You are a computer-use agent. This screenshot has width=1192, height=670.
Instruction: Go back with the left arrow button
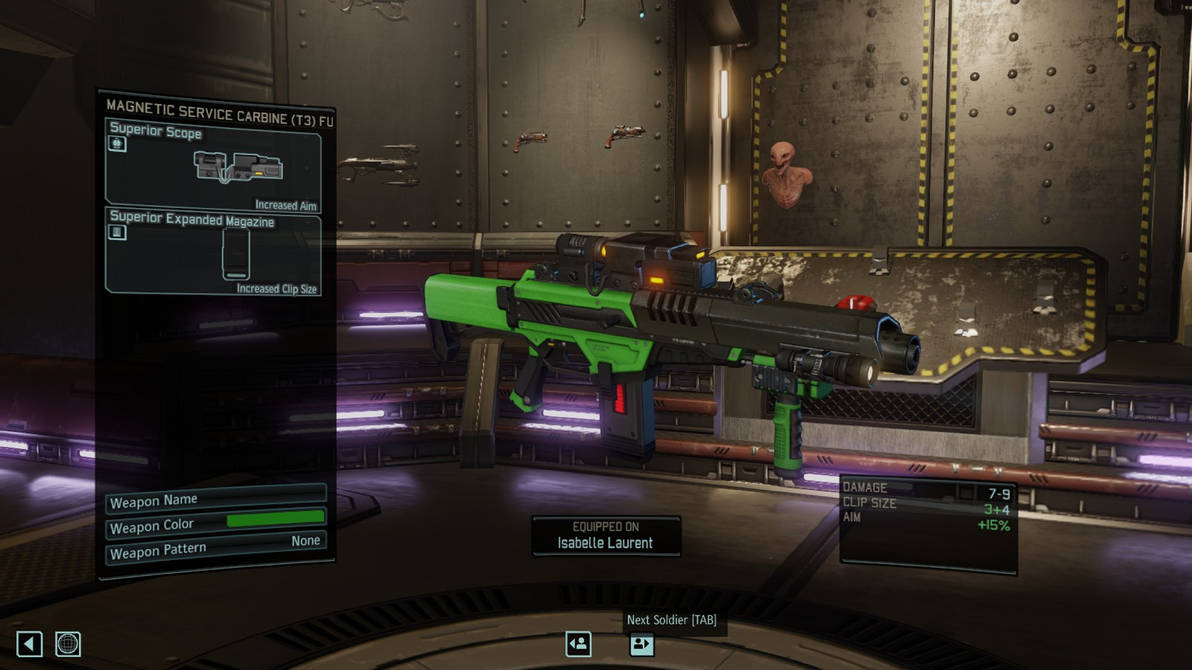29,644
